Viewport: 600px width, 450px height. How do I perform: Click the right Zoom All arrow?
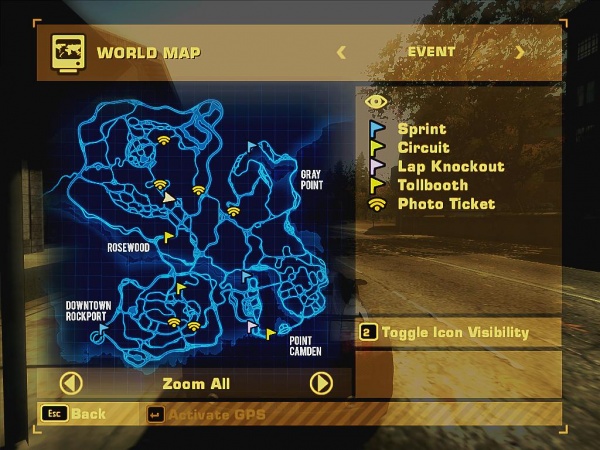(x=321, y=383)
